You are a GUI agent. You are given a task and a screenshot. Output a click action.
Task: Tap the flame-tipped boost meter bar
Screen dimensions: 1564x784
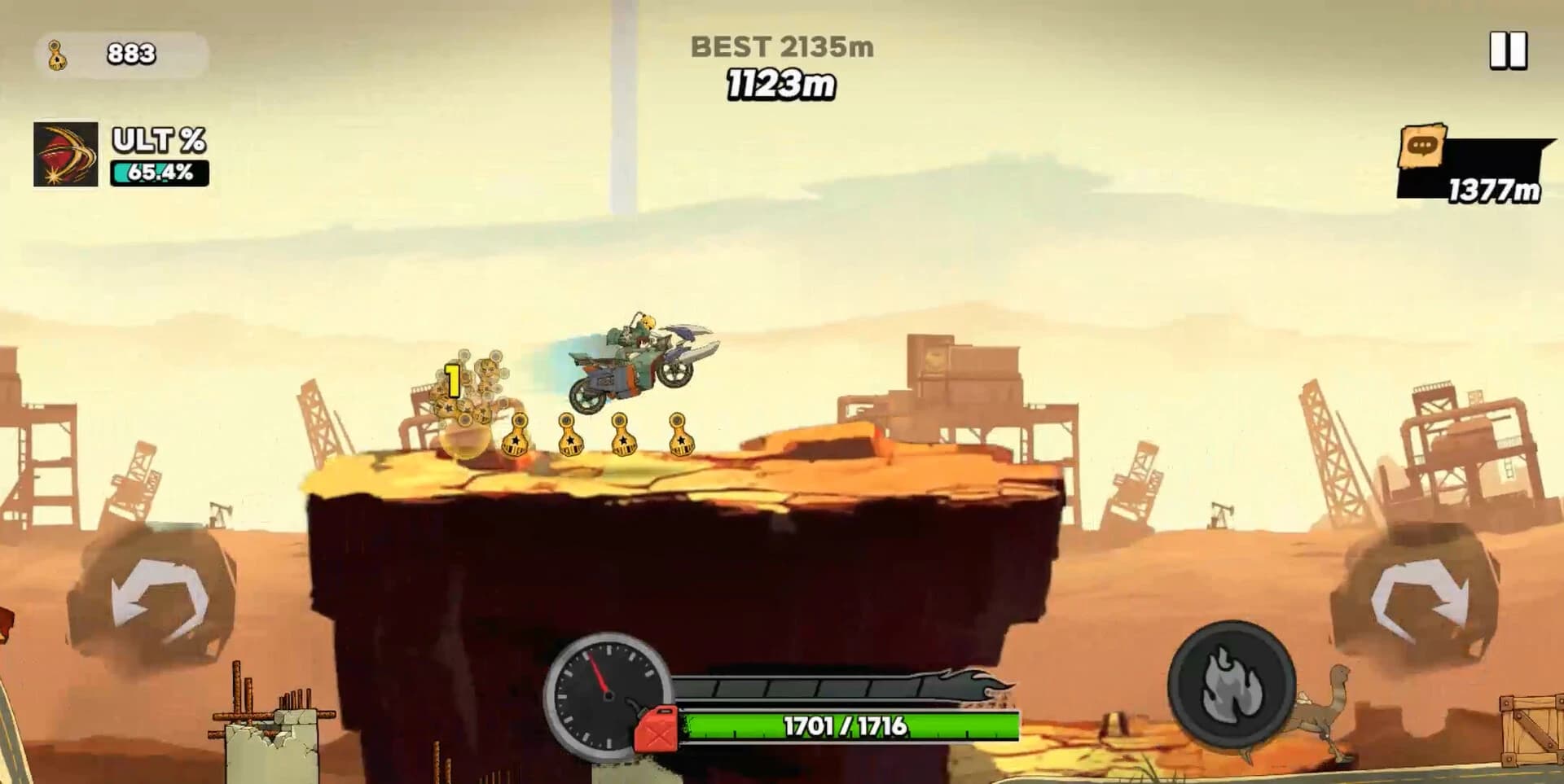click(843, 686)
